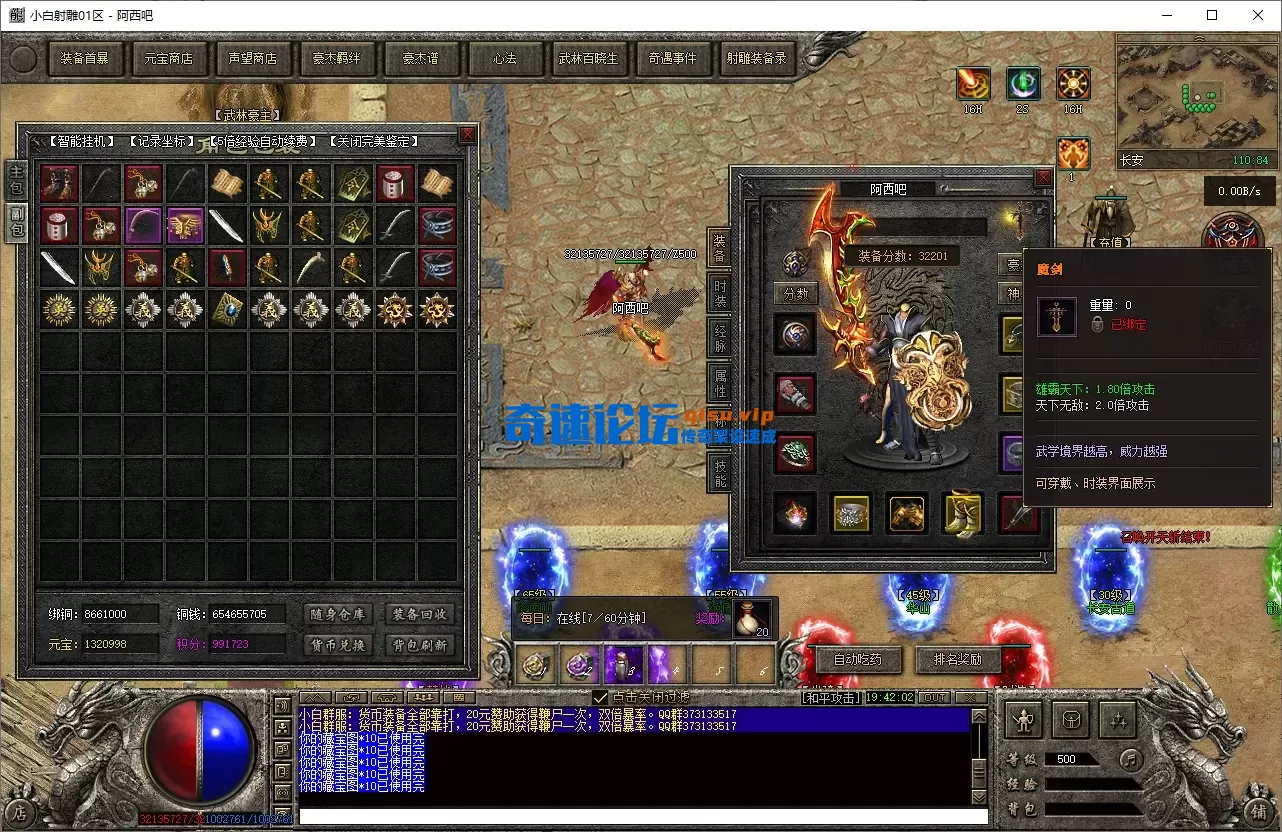The image size is (1282, 832).
Task: Switch to the 技能 tab
Action: [x=719, y=473]
